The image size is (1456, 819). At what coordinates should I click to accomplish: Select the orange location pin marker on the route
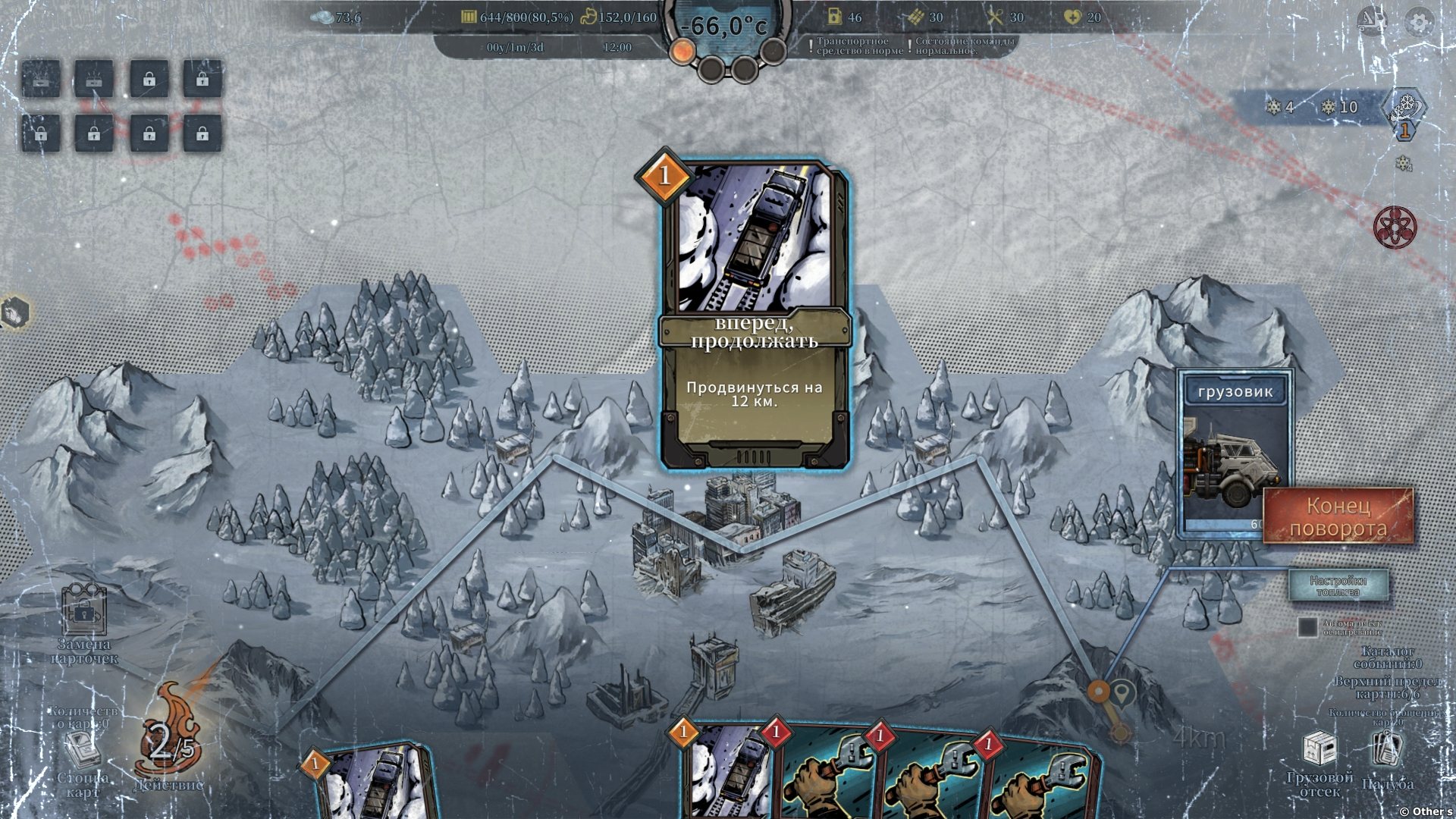(1098, 690)
